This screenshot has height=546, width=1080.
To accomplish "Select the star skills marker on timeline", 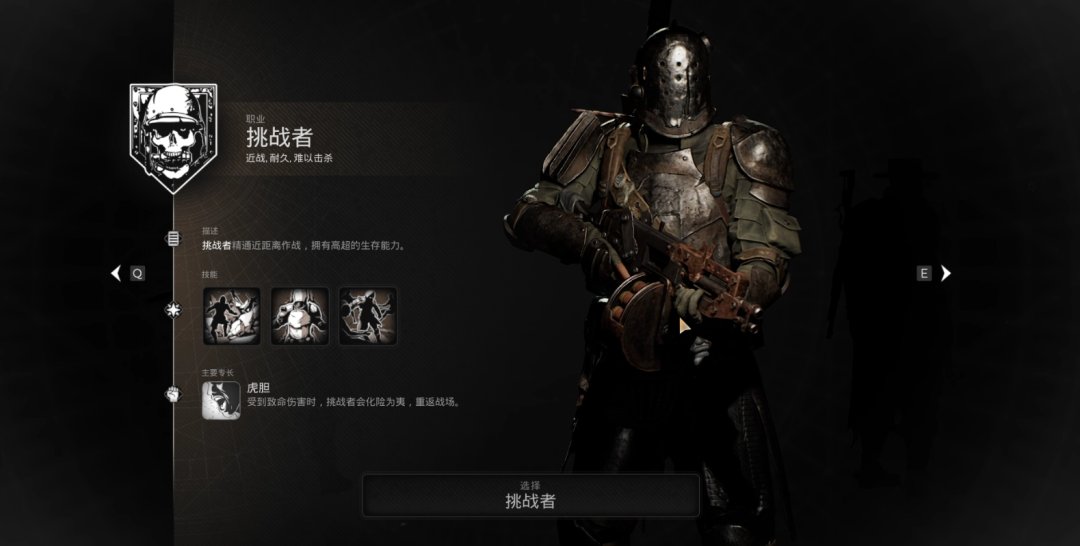I will (x=173, y=310).
